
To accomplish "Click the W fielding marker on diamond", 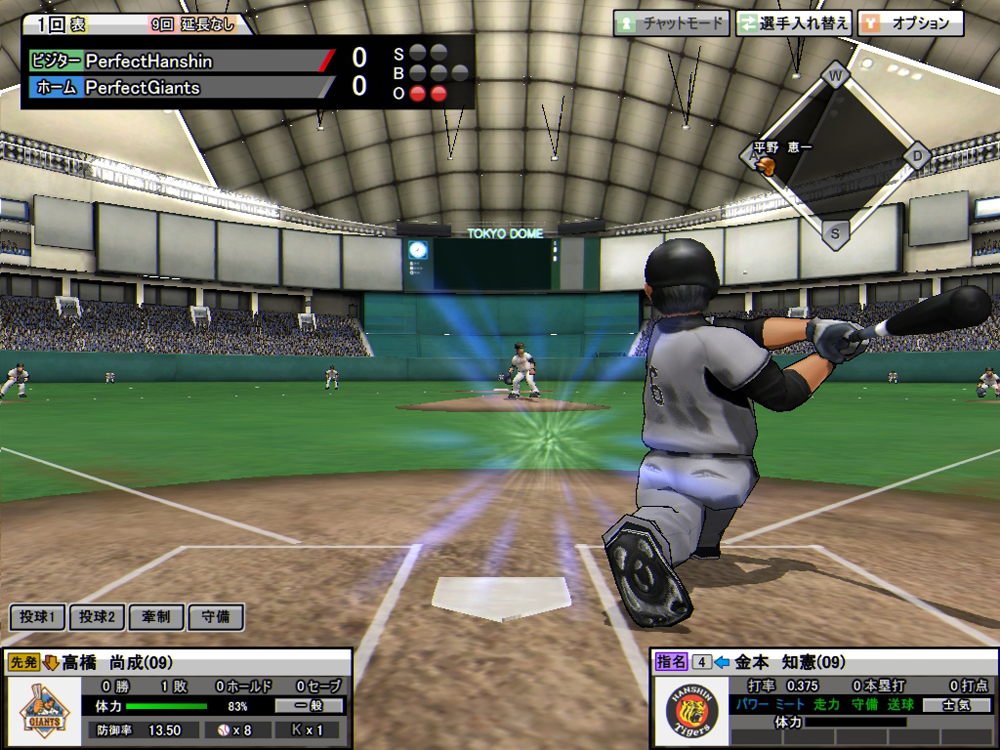I will click(835, 75).
